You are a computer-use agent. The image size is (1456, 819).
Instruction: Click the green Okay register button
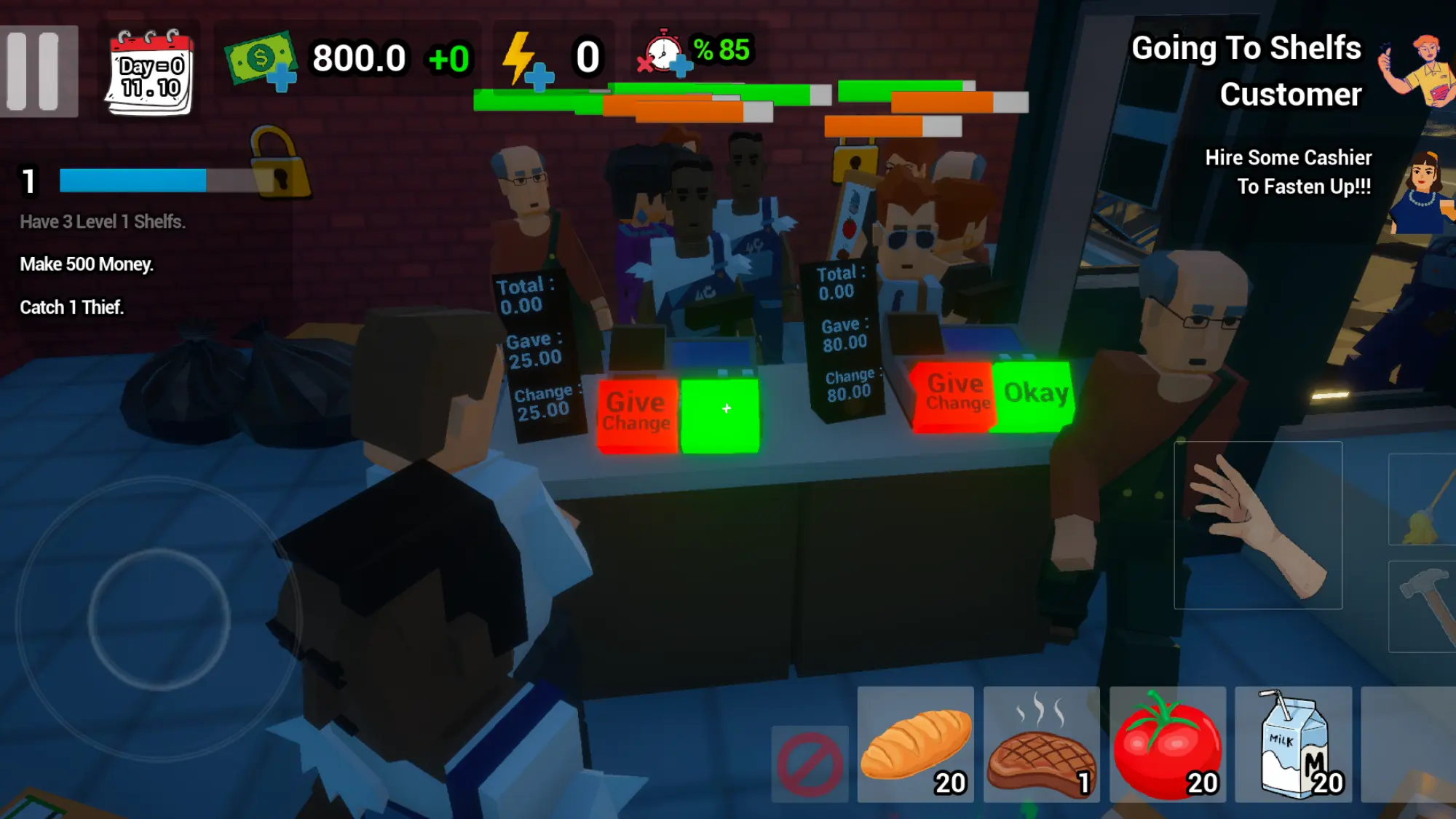[x=1034, y=395]
